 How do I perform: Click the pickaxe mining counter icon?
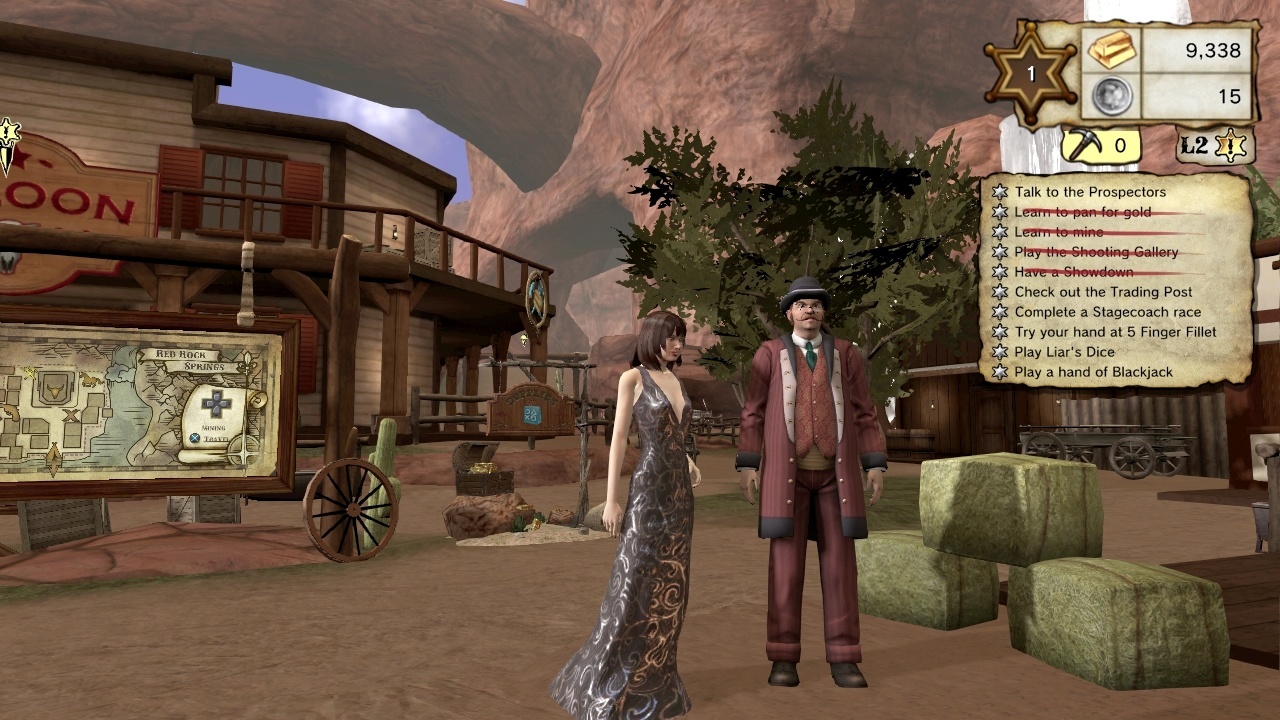pos(1082,146)
